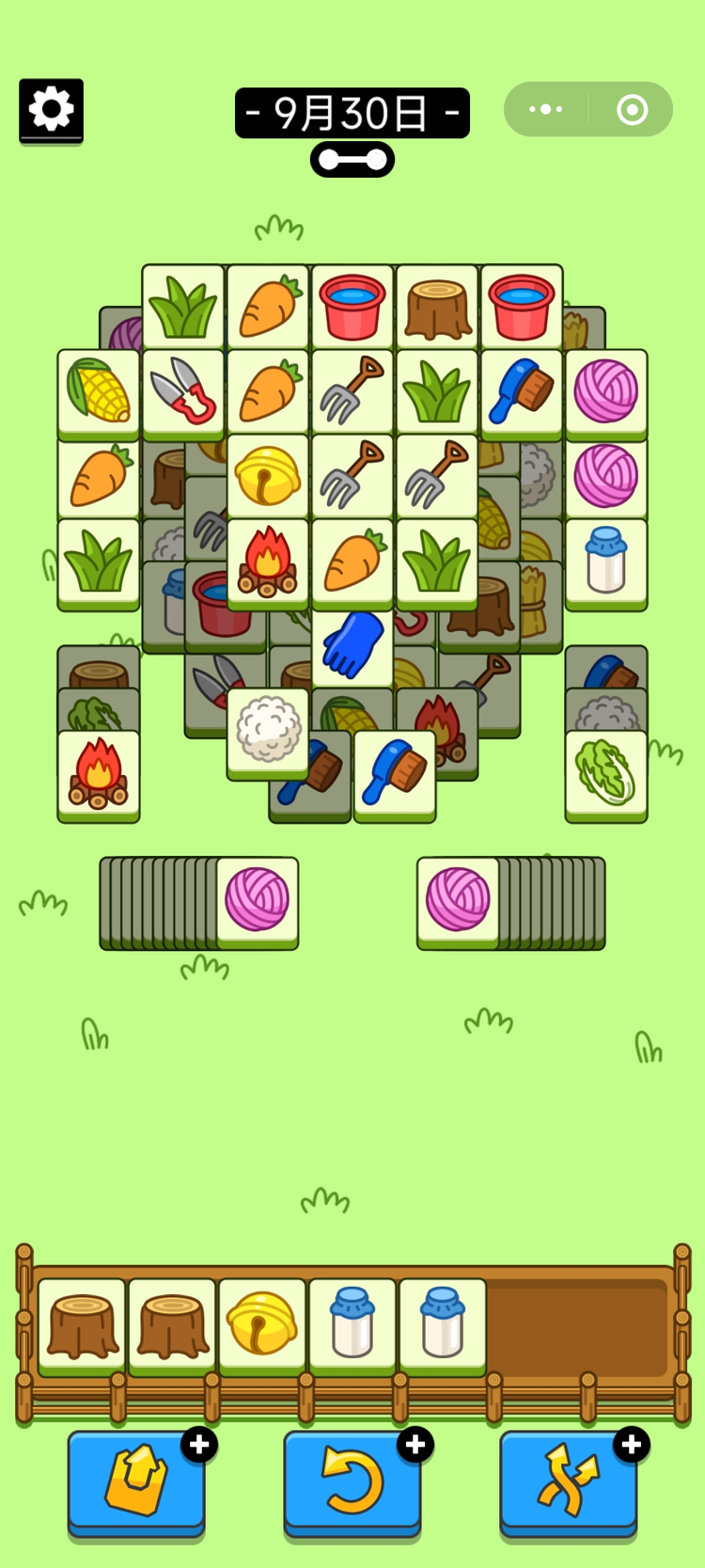
Task: Tap the yellow bell tile on the board
Action: (x=268, y=475)
